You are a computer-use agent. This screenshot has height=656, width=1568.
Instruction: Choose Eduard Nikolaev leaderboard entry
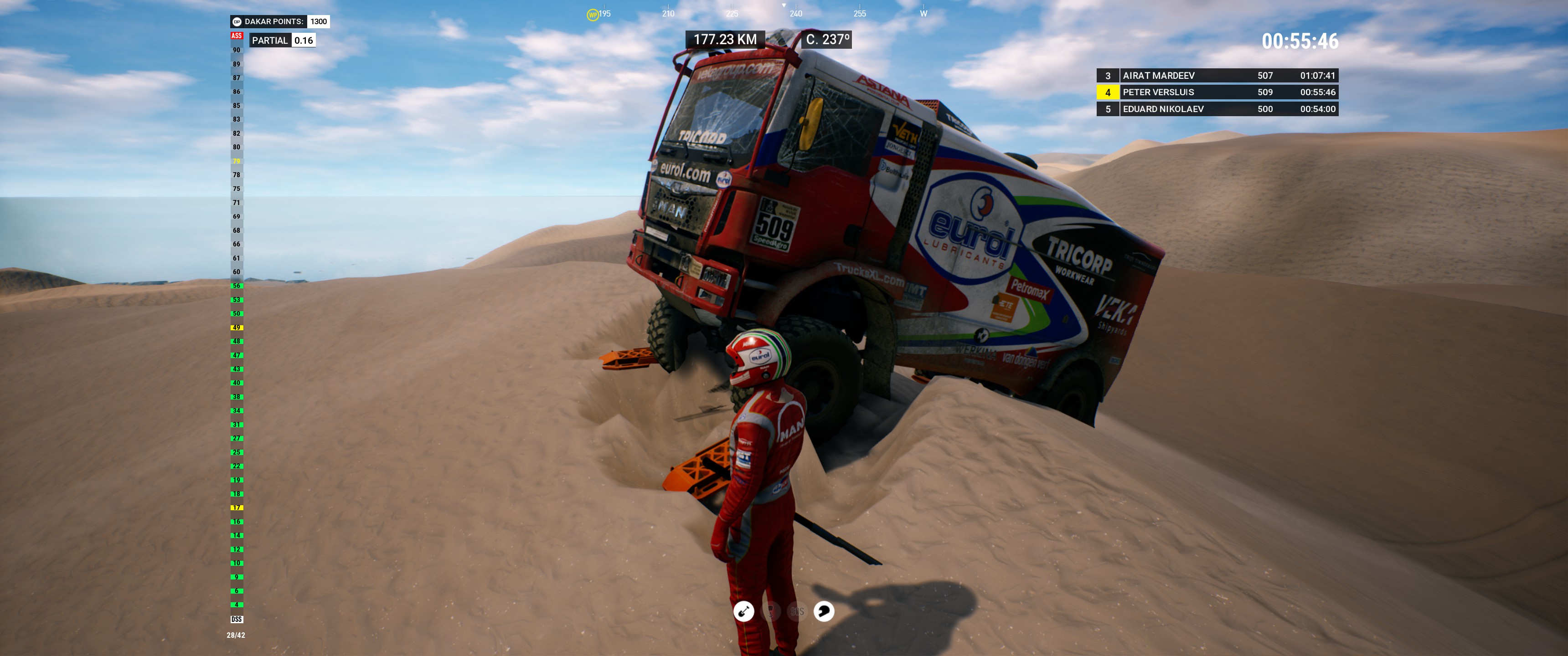coord(1217,109)
